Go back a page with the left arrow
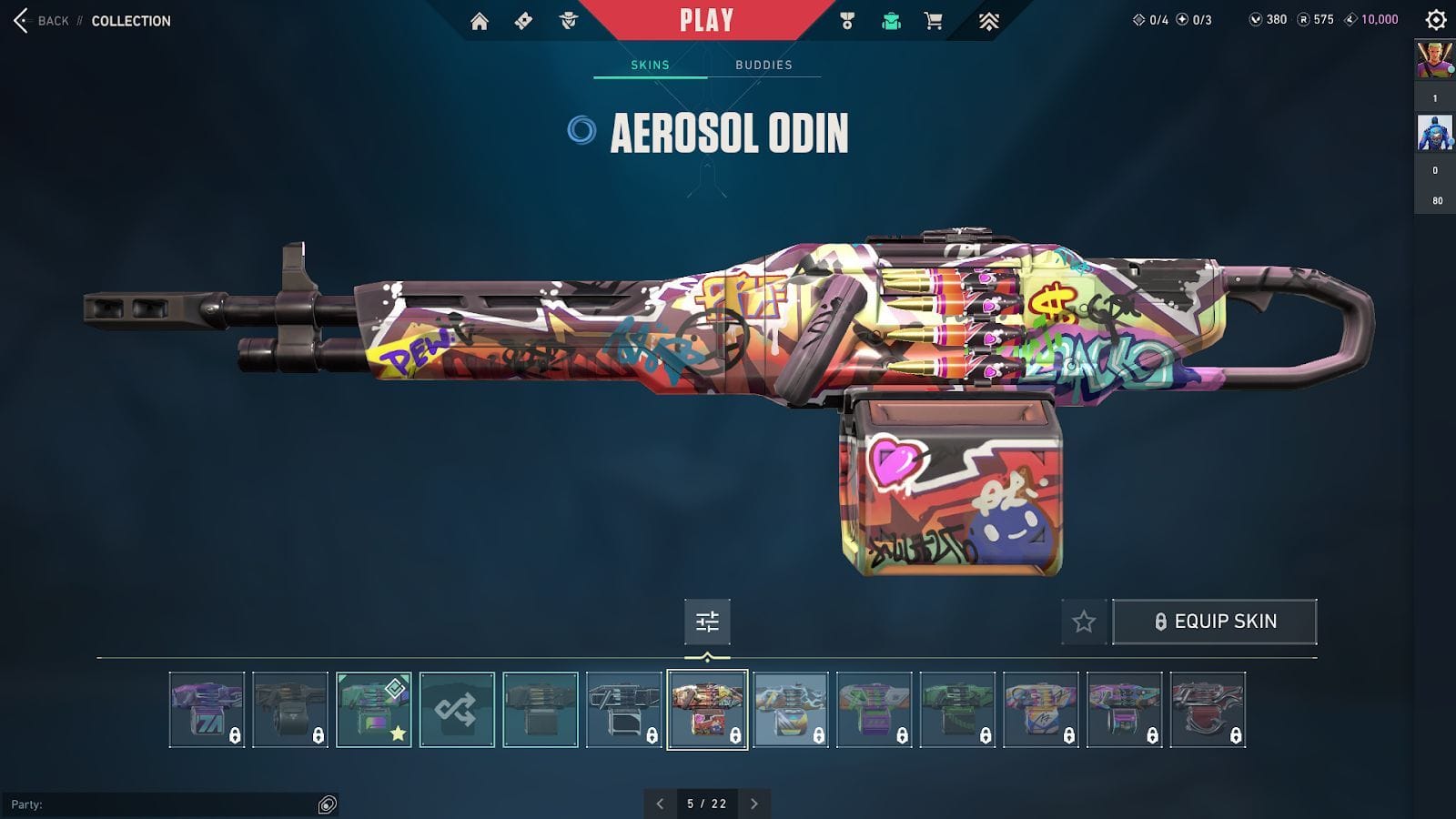This screenshot has height=819, width=1456. (x=661, y=804)
